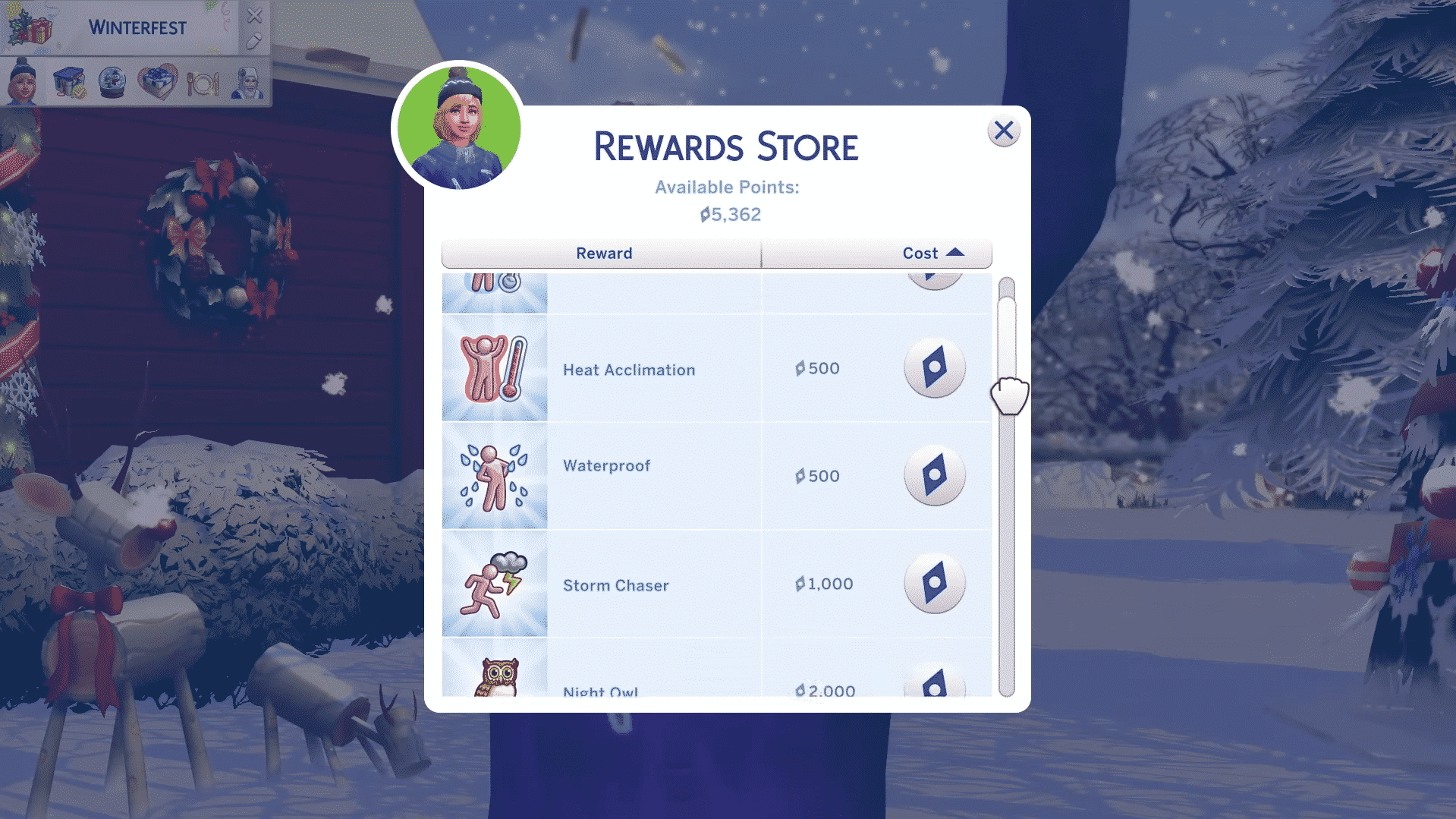The image size is (1456, 819).
Task: Select the grand meal plate tradition
Action: click(203, 82)
